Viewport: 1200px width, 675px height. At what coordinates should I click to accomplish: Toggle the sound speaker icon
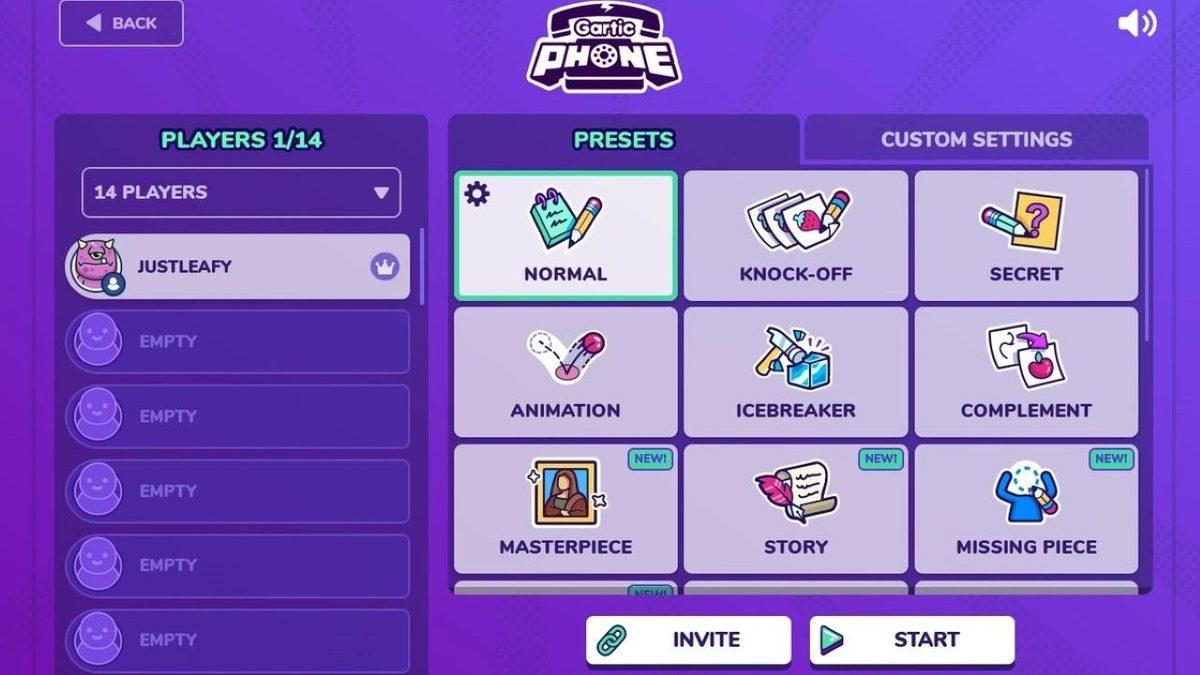click(x=1136, y=24)
